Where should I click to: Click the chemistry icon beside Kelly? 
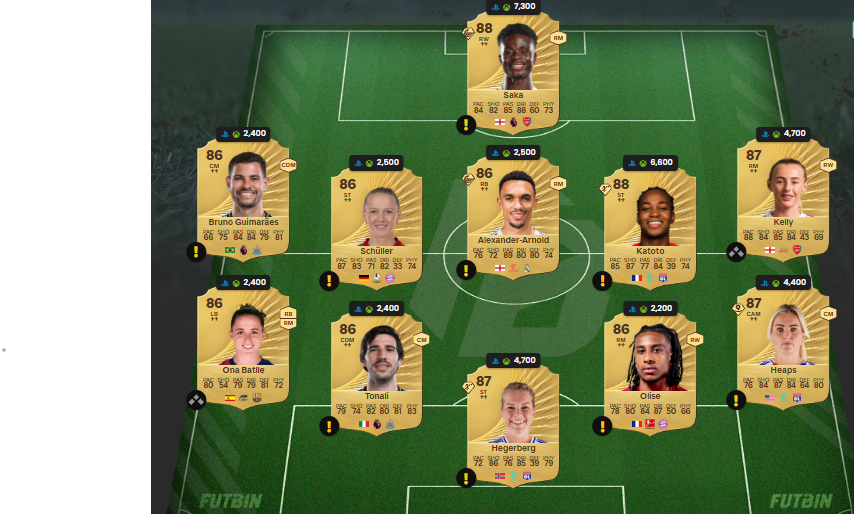(736, 252)
